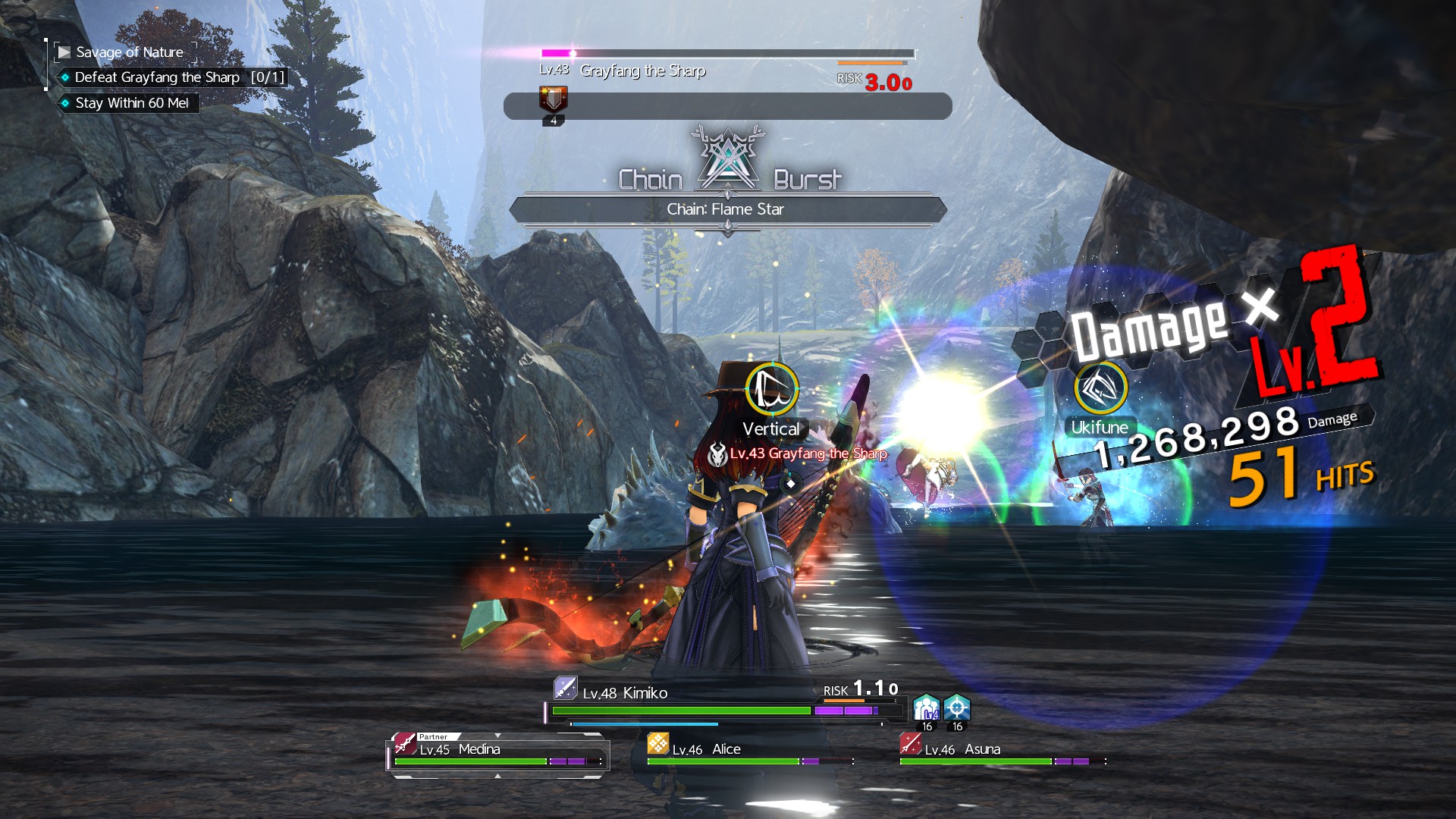The image size is (1456, 819).
Task: Click the Stay Within 60 Mel objective
Action: [131, 103]
